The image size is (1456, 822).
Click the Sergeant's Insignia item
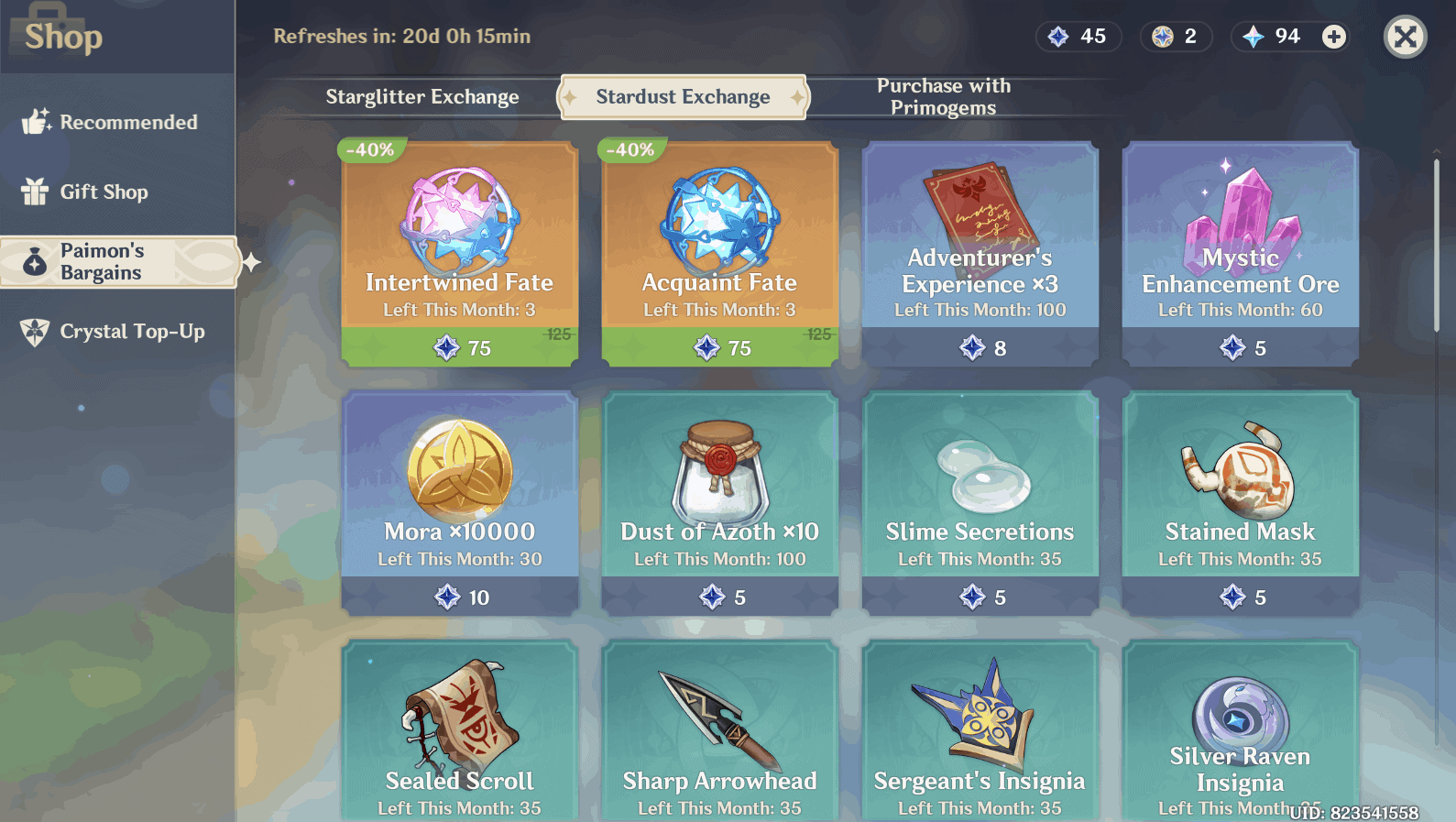(979, 733)
